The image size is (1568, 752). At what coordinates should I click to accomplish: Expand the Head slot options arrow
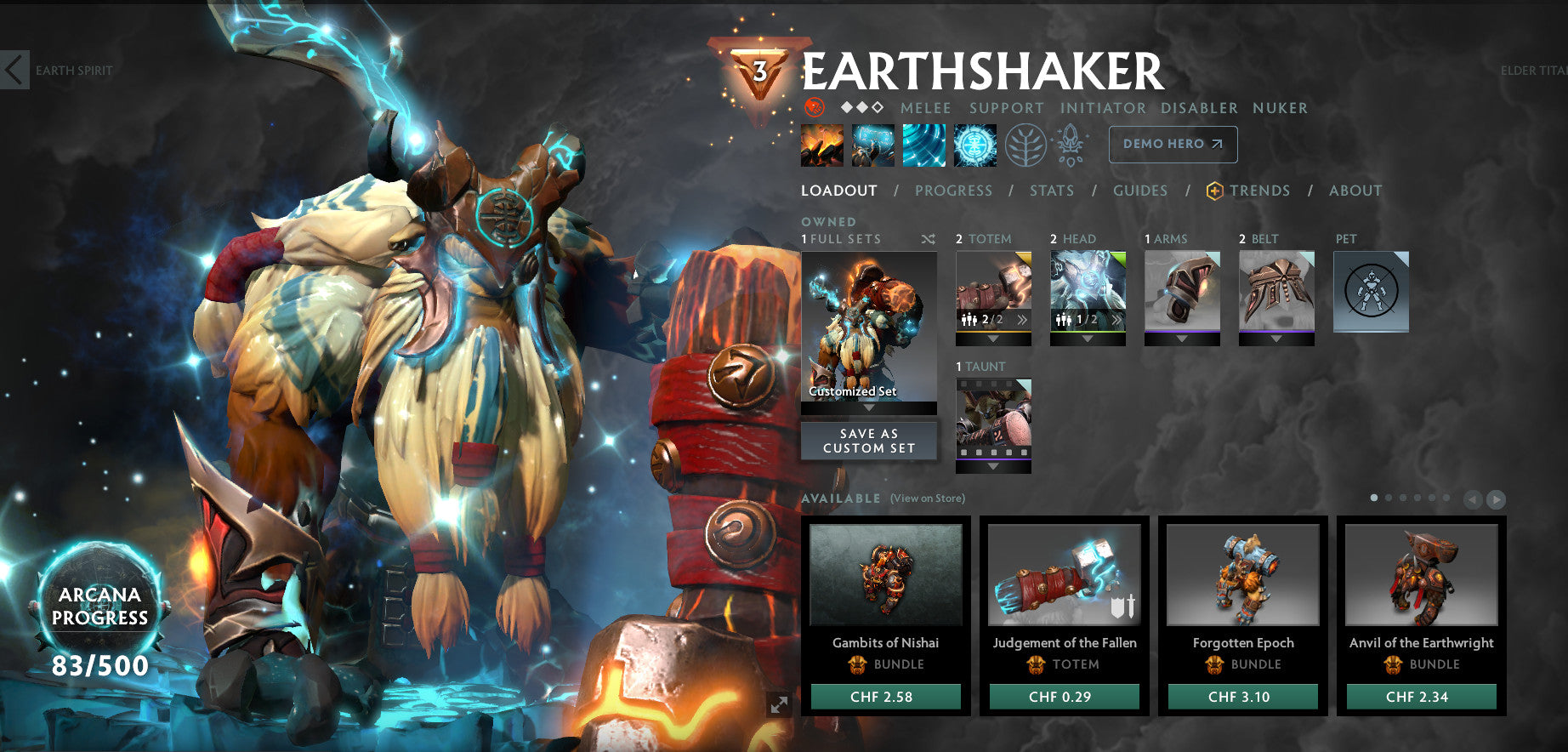click(1087, 339)
